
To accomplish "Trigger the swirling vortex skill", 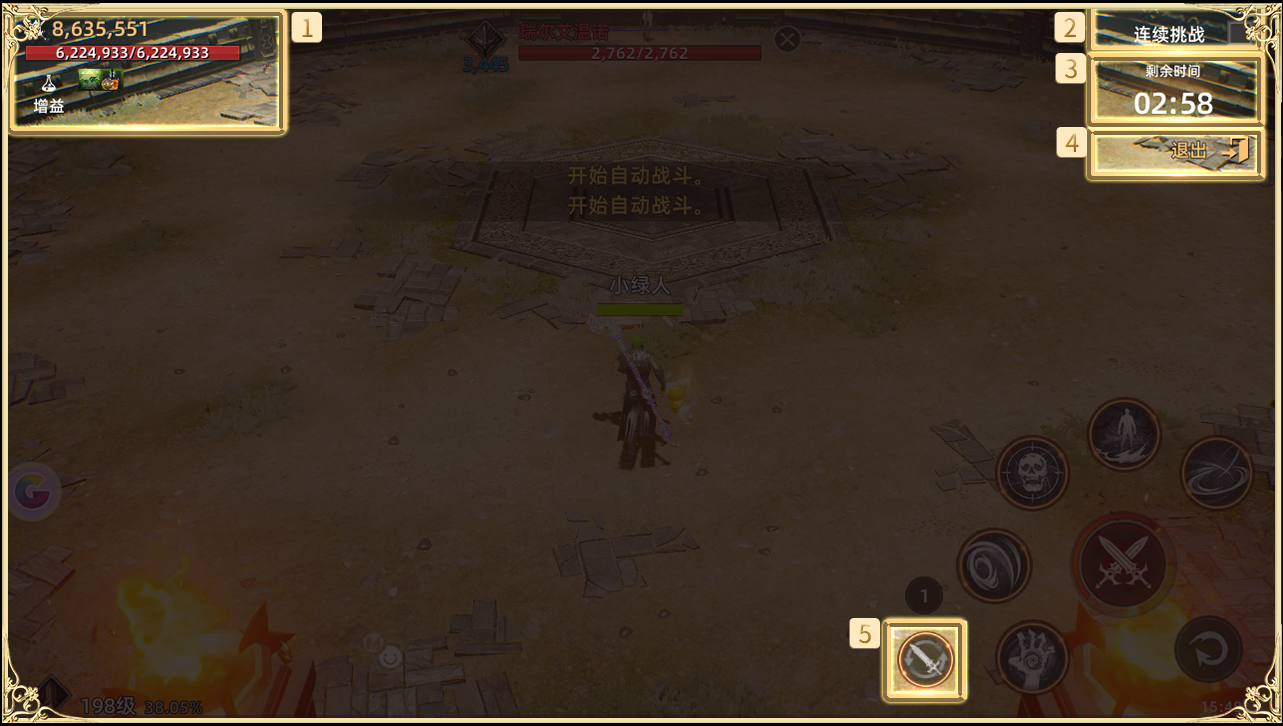I will [x=994, y=566].
